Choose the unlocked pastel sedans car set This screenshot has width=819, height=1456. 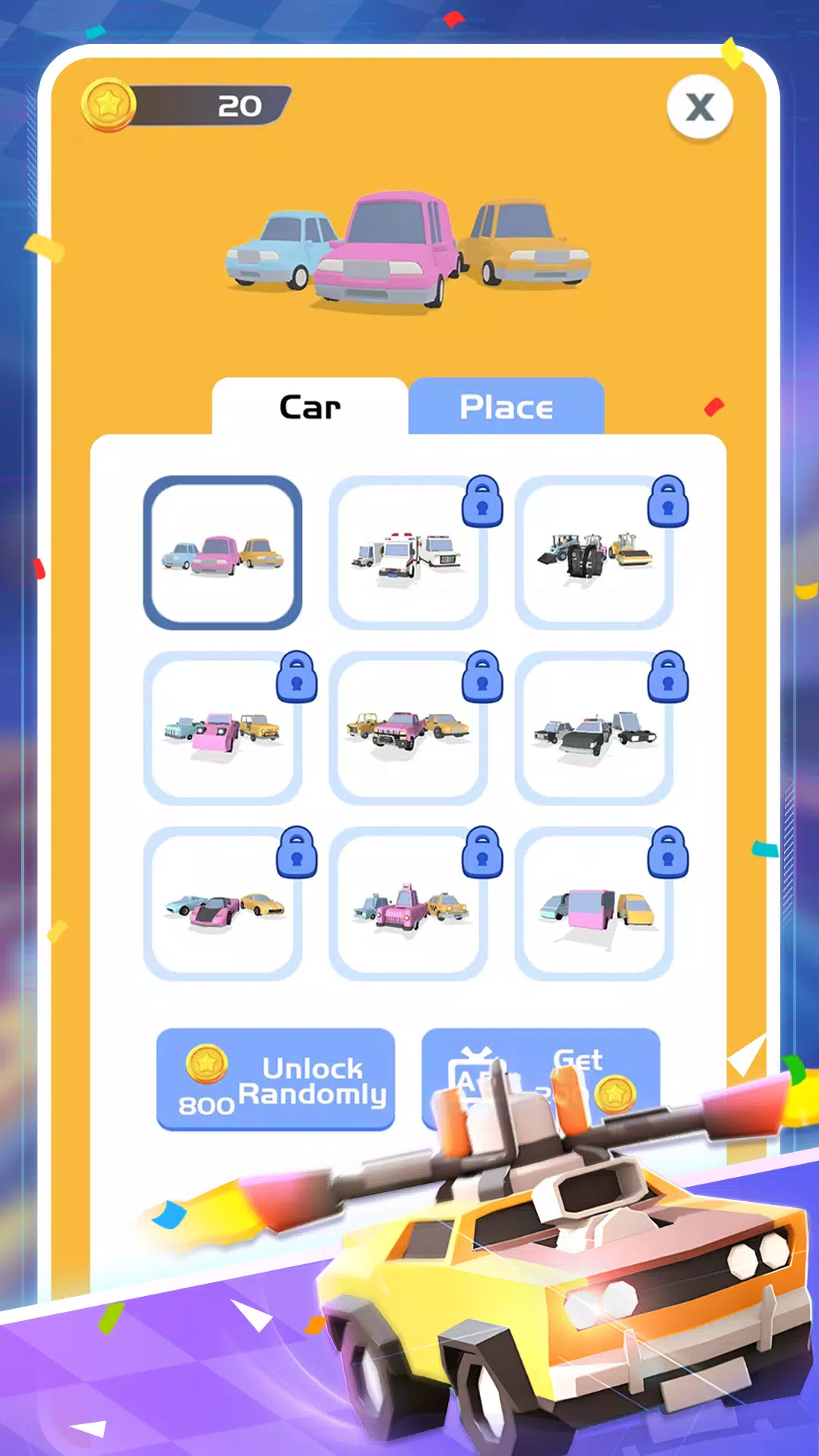pyautogui.click(x=222, y=553)
